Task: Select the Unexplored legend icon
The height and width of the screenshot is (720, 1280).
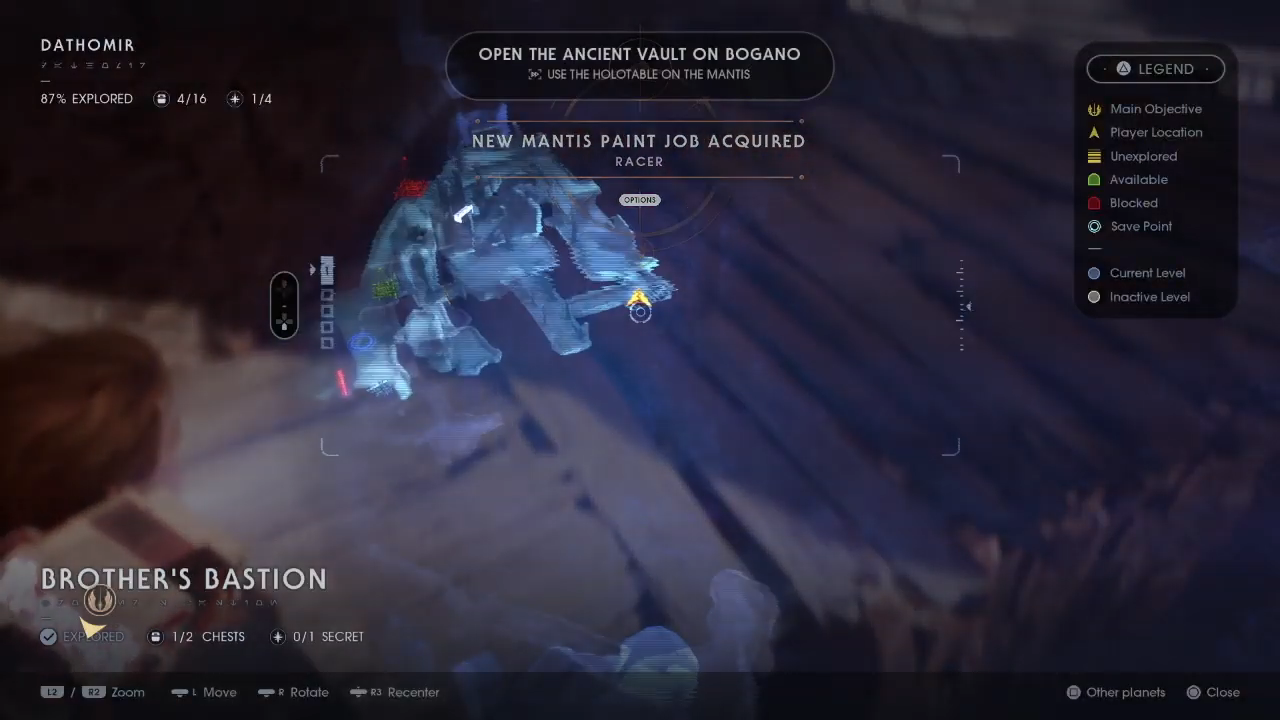Action: (1094, 156)
